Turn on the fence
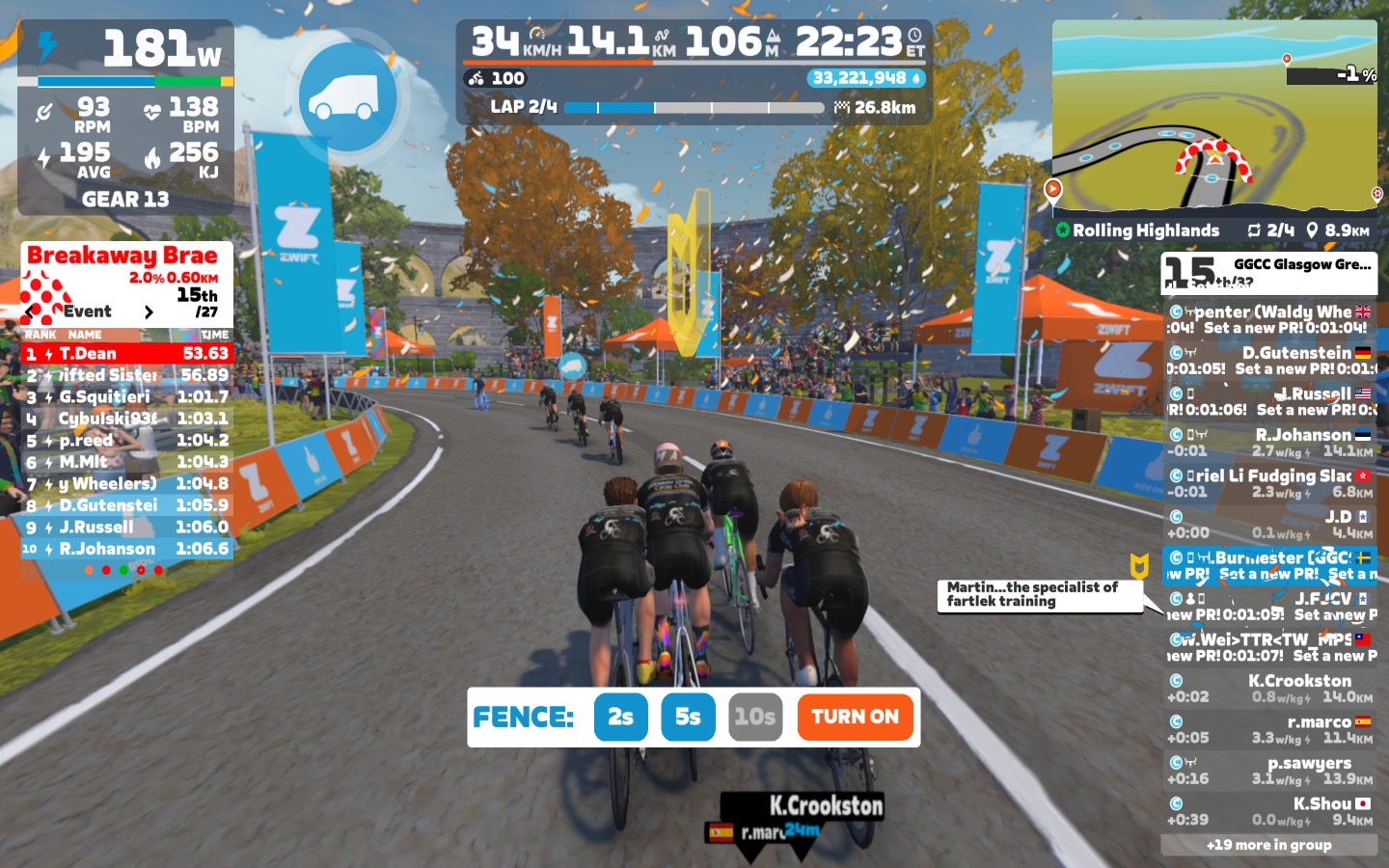1389x868 pixels. [x=855, y=717]
